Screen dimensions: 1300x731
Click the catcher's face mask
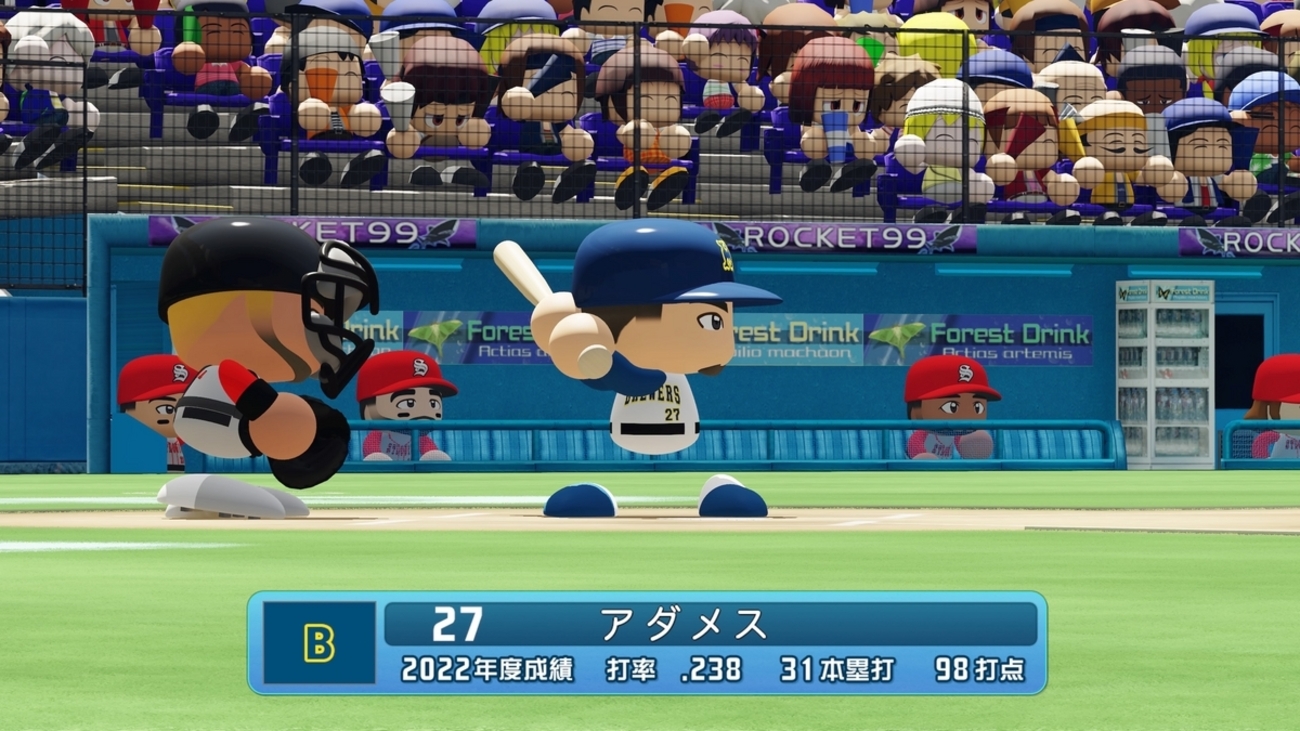click(337, 310)
